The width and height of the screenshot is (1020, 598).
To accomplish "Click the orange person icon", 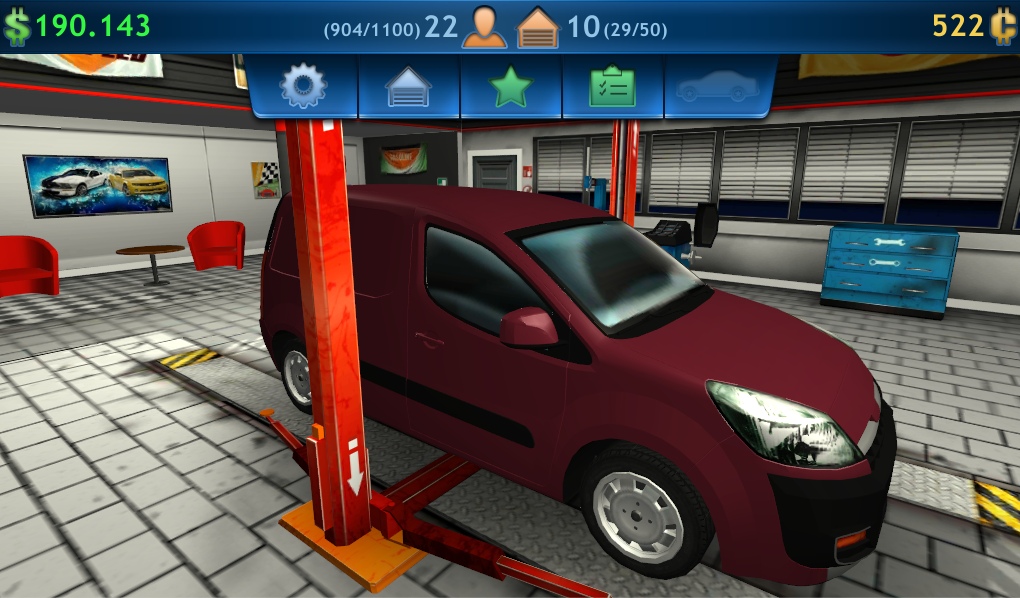I will pos(484,27).
